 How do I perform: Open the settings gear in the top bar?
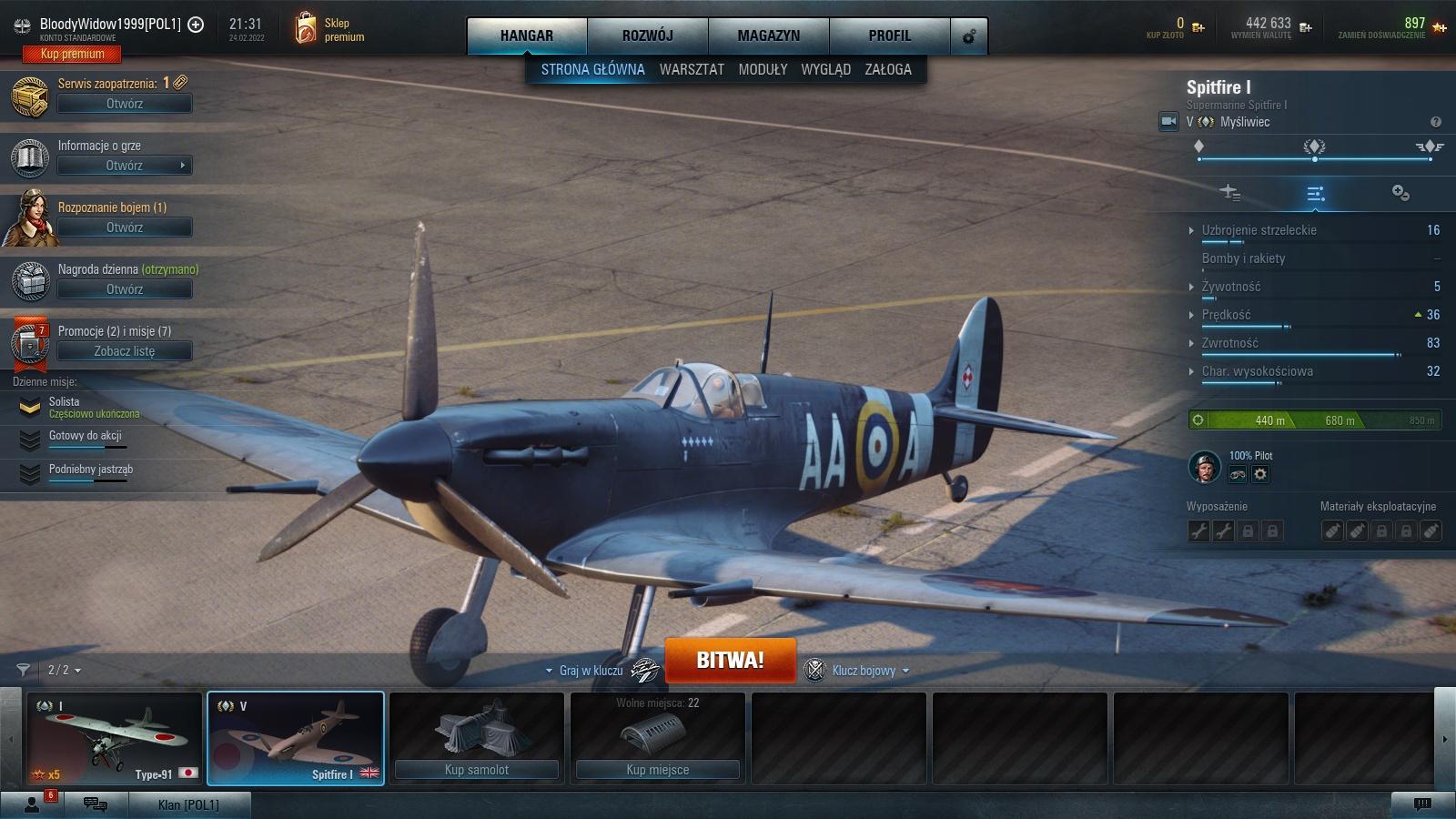(x=968, y=36)
